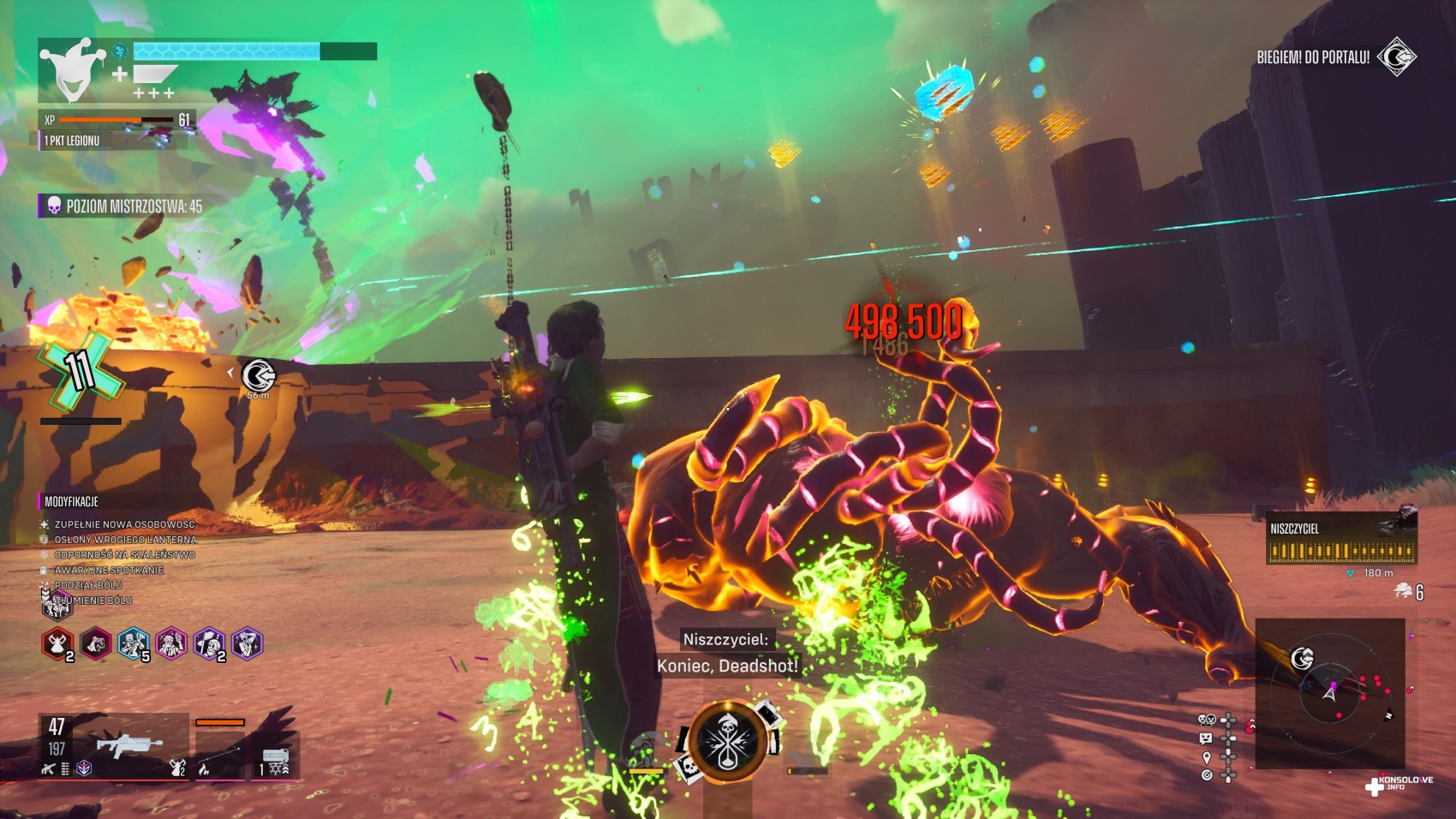The image size is (1456, 819).
Task: Select the Niszczyciel boss panel
Action: (x=1340, y=539)
